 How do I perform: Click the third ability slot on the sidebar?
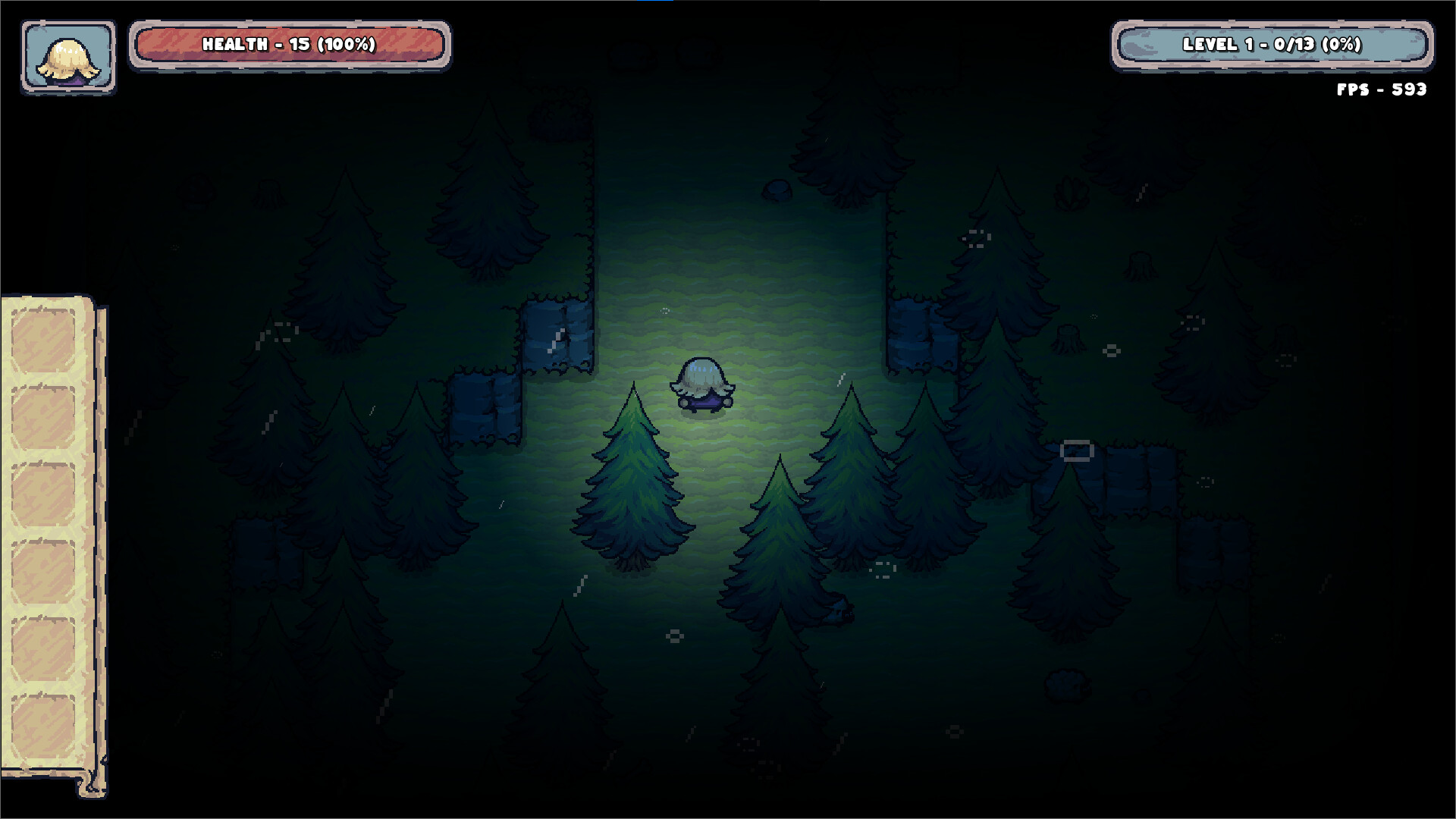click(42, 492)
